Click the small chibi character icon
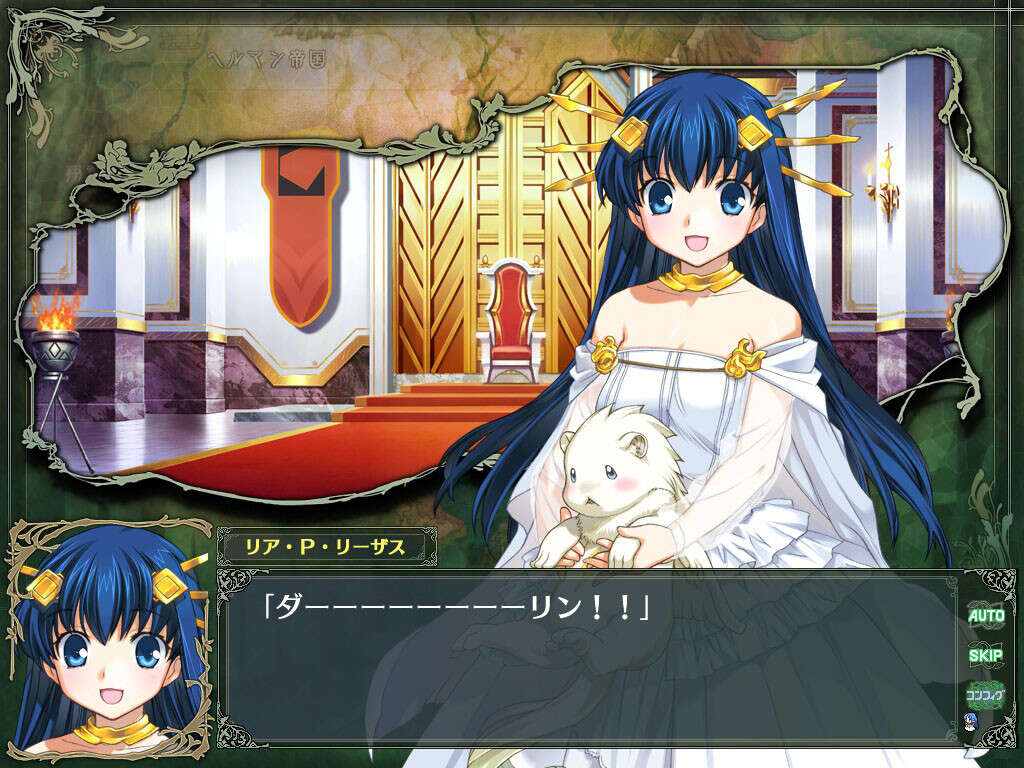 [970, 723]
